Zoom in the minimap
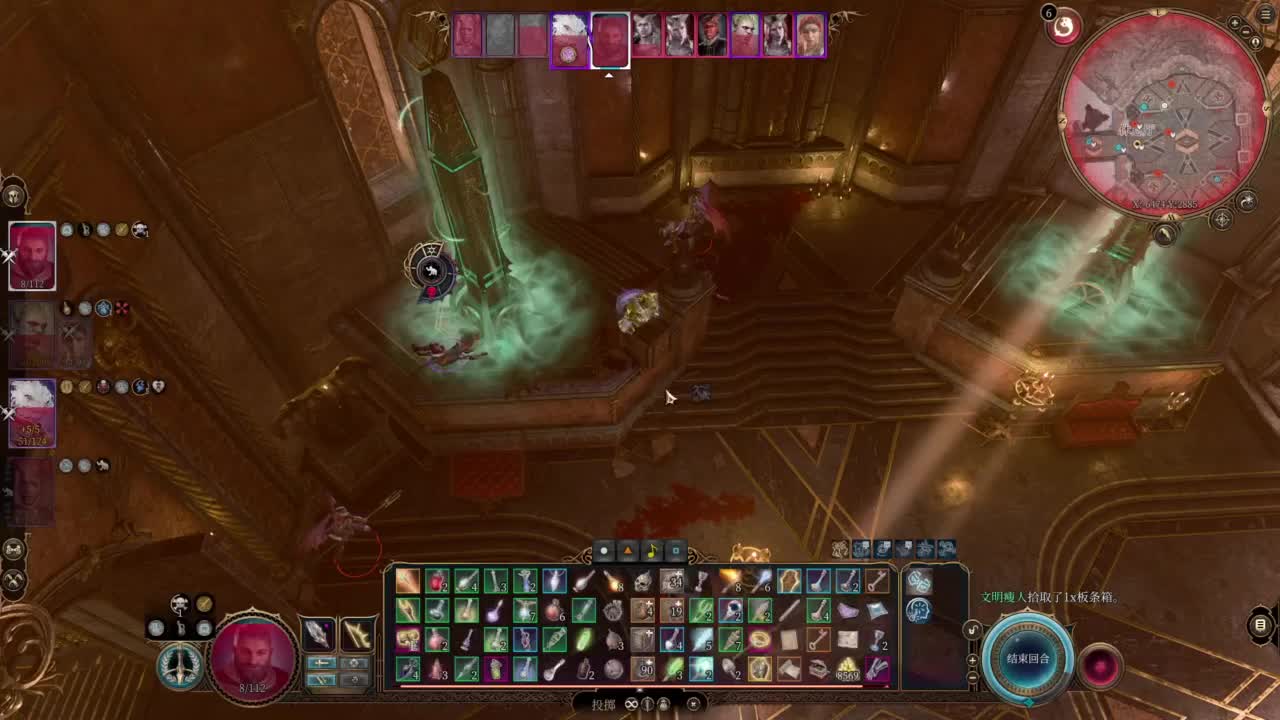 click(x=1235, y=23)
